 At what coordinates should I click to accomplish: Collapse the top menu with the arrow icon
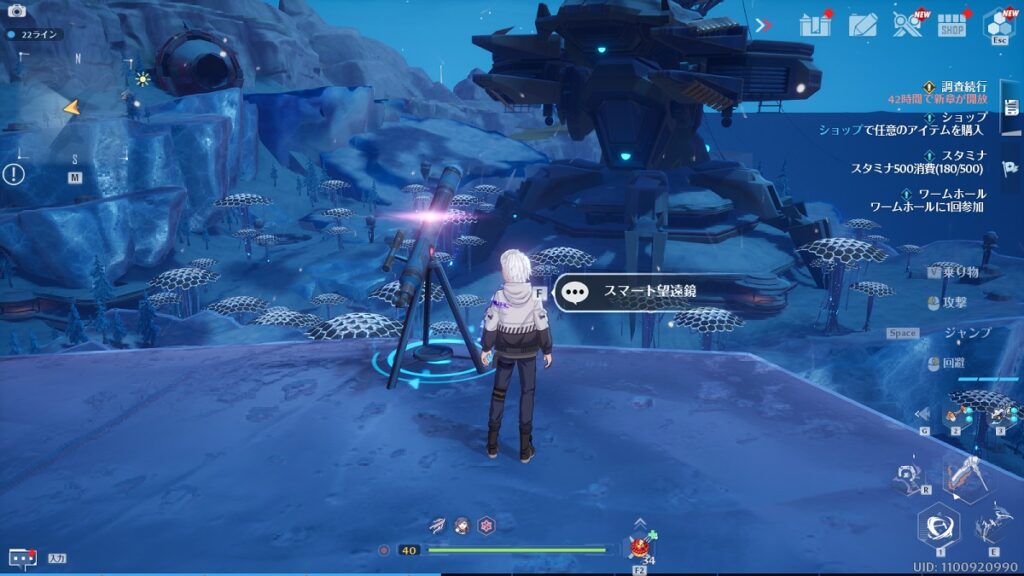[763, 25]
